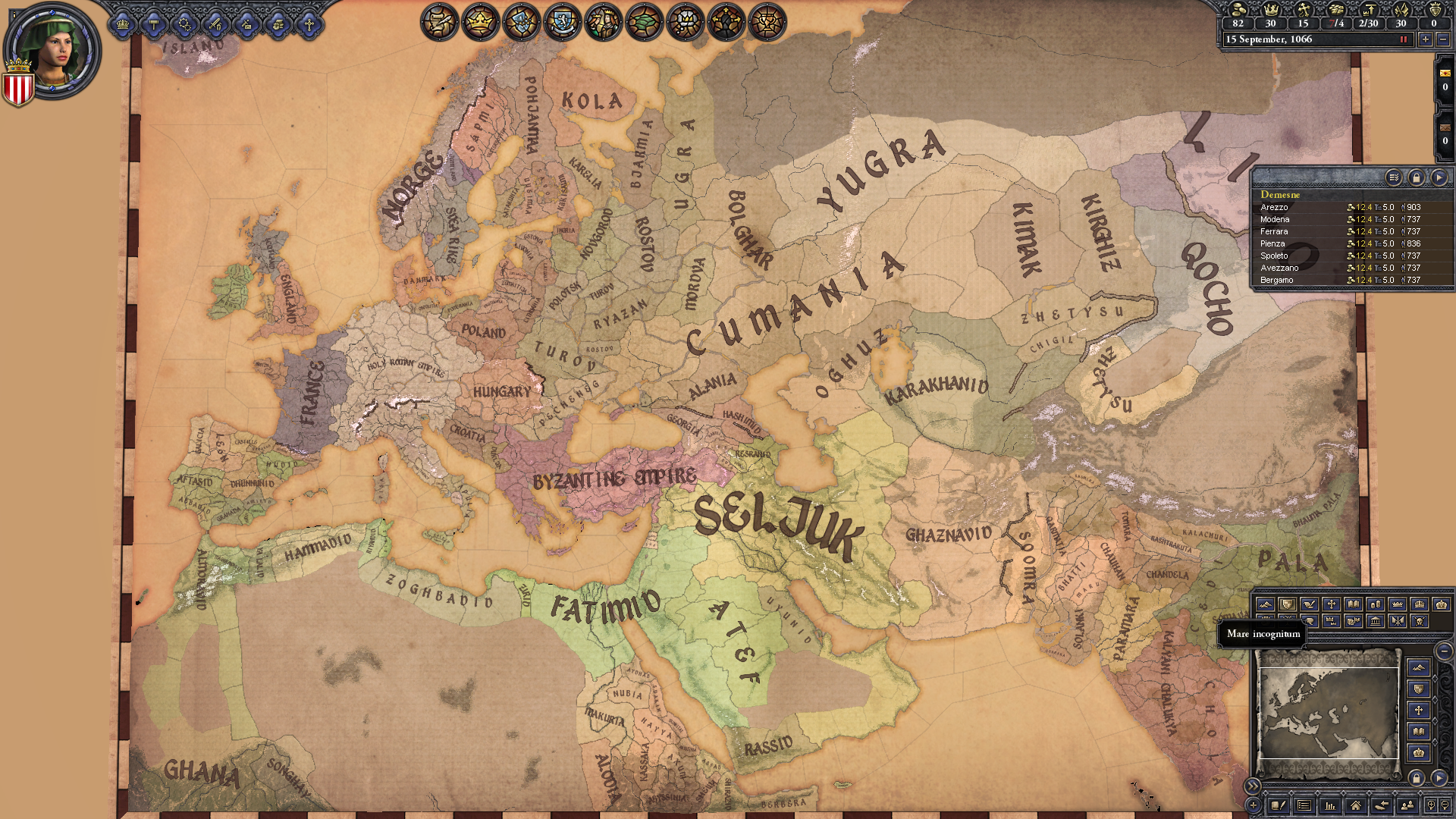Open the Council screen with the gears icon
This screenshot has width=1456, height=819.
tap(184, 23)
